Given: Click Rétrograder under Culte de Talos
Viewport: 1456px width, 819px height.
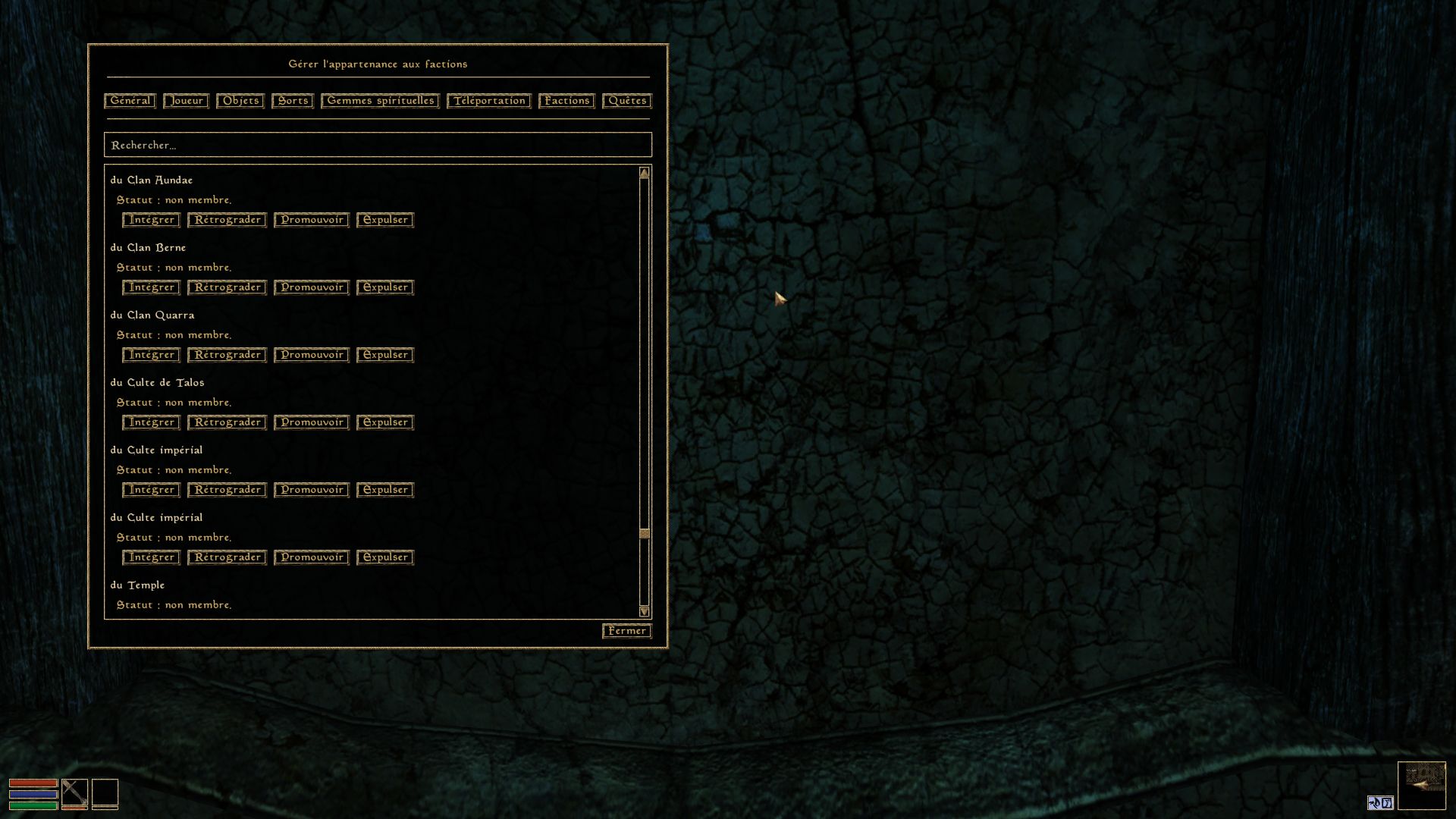Looking at the screenshot, I should click(227, 422).
